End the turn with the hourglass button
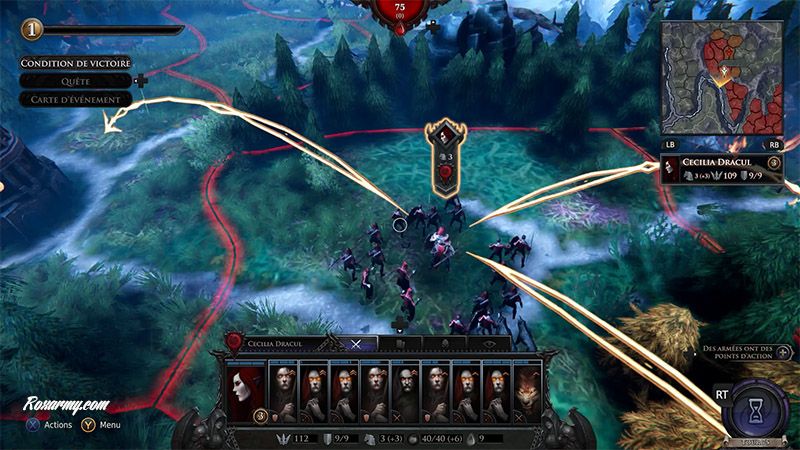800x450 pixels. point(756,409)
